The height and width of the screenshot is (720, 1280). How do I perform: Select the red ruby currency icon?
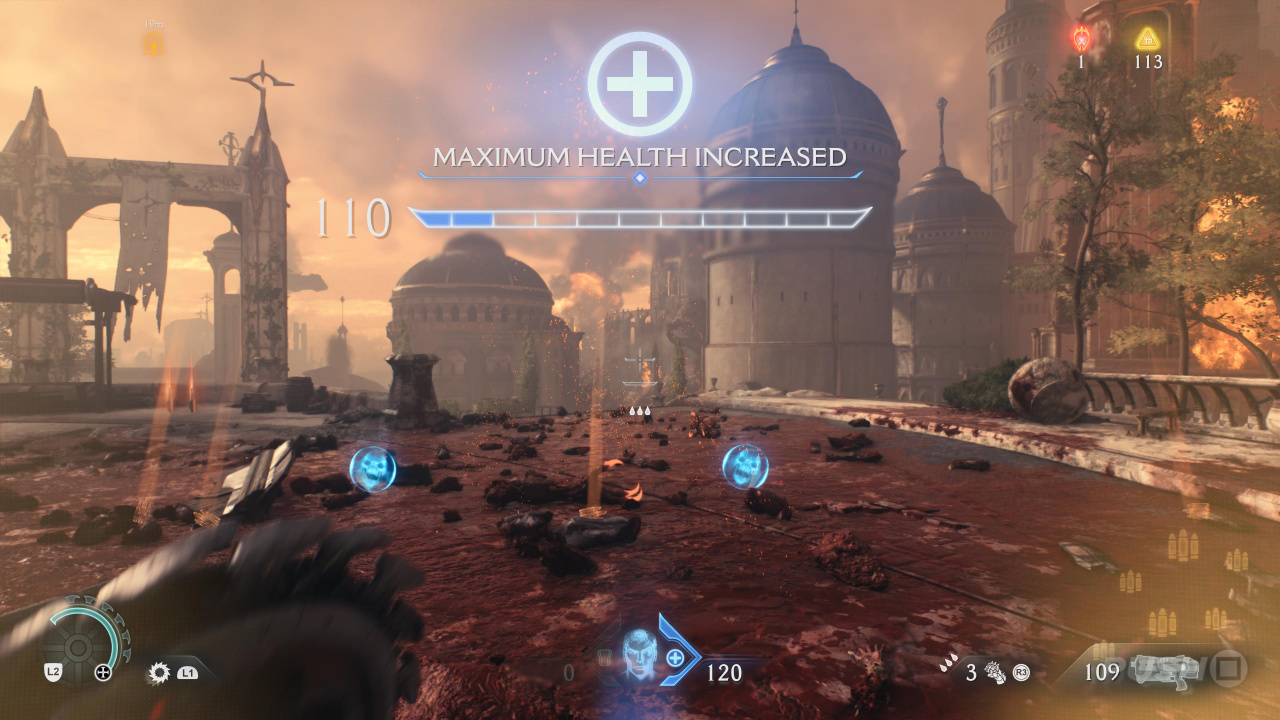click(x=1081, y=40)
